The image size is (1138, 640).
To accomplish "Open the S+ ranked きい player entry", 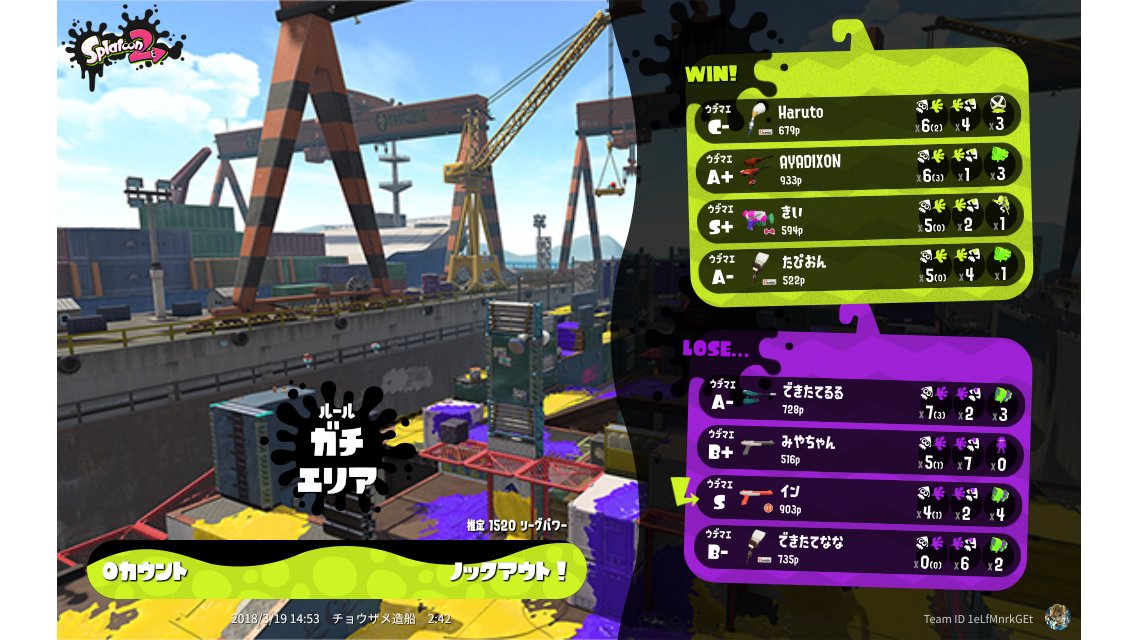I will pyautogui.click(x=860, y=216).
